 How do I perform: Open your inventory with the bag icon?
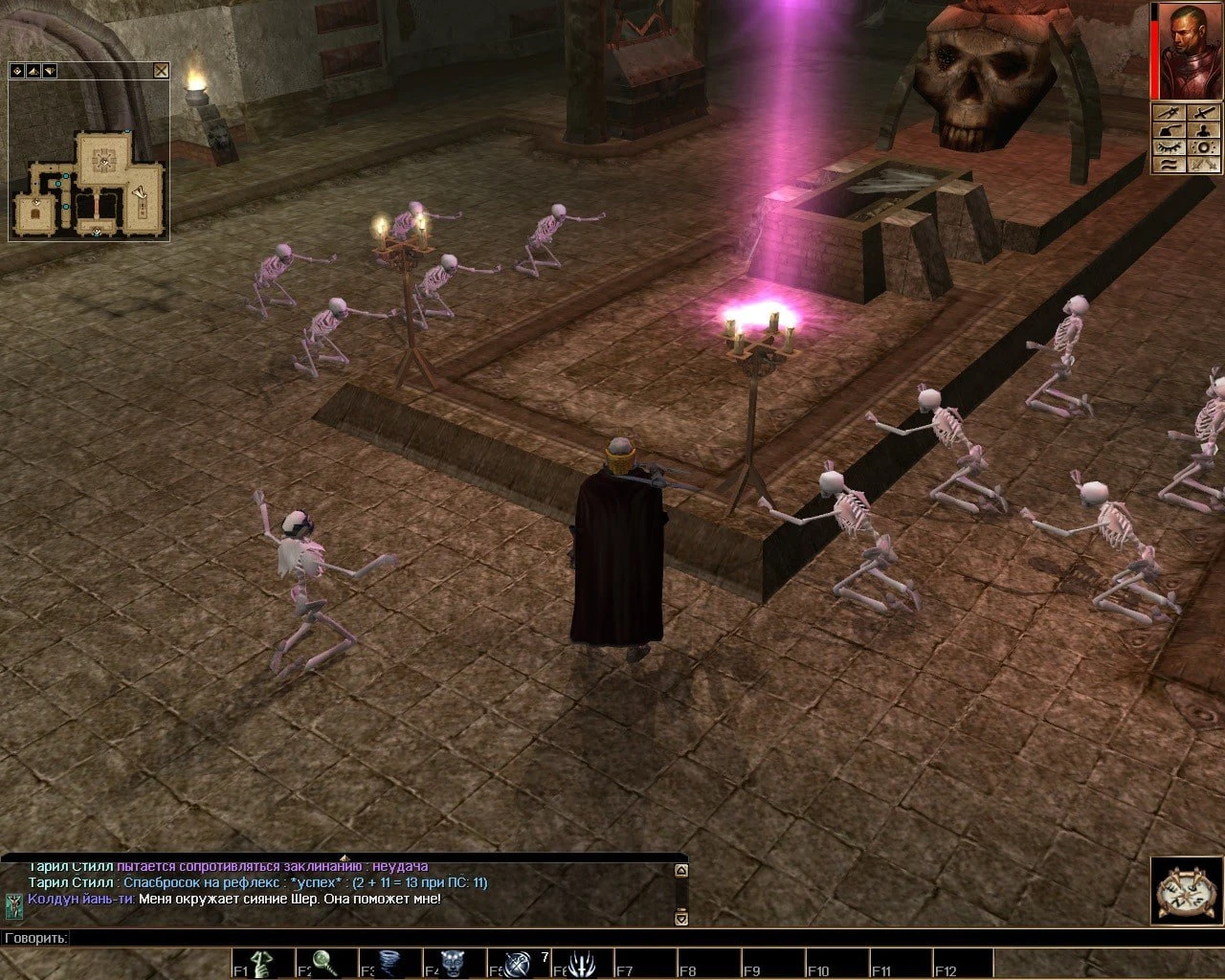[x=1169, y=131]
